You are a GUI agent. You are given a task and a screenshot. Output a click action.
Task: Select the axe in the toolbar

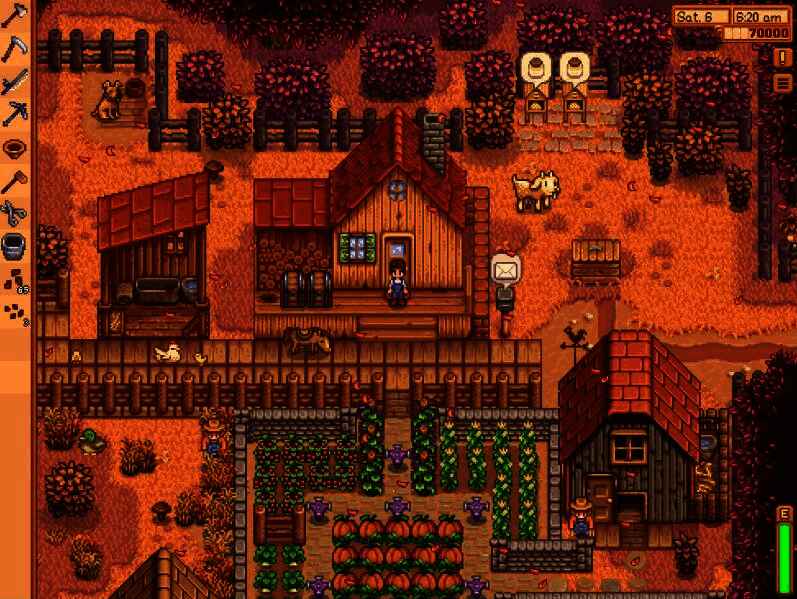coord(16,16)
